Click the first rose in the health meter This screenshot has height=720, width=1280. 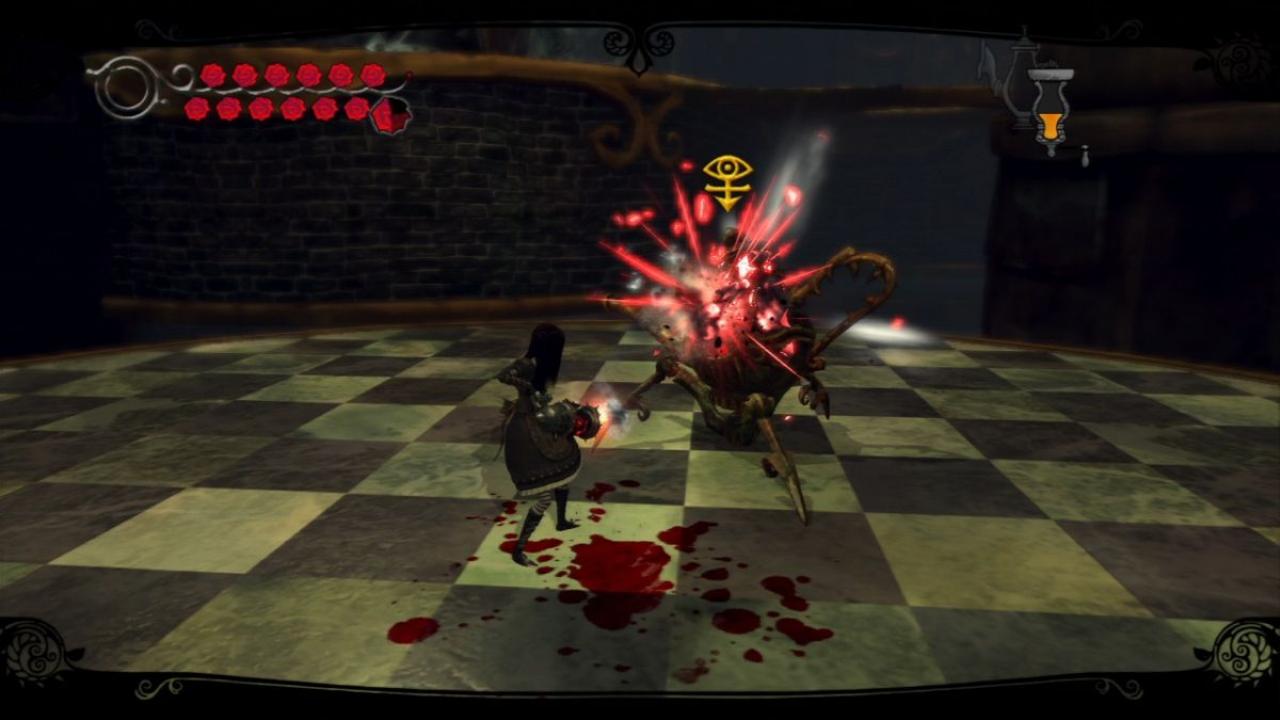(213, 74)
